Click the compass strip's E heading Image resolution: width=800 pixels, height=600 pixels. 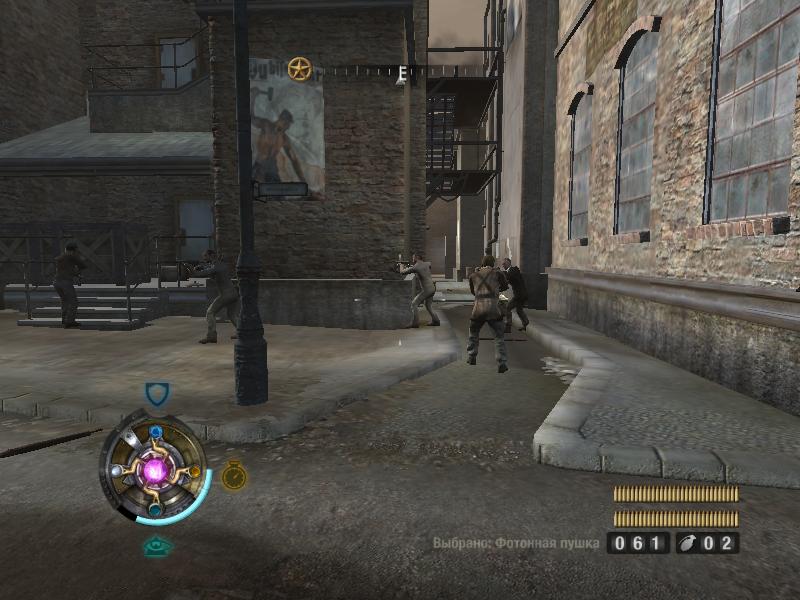tap(402, 73)
